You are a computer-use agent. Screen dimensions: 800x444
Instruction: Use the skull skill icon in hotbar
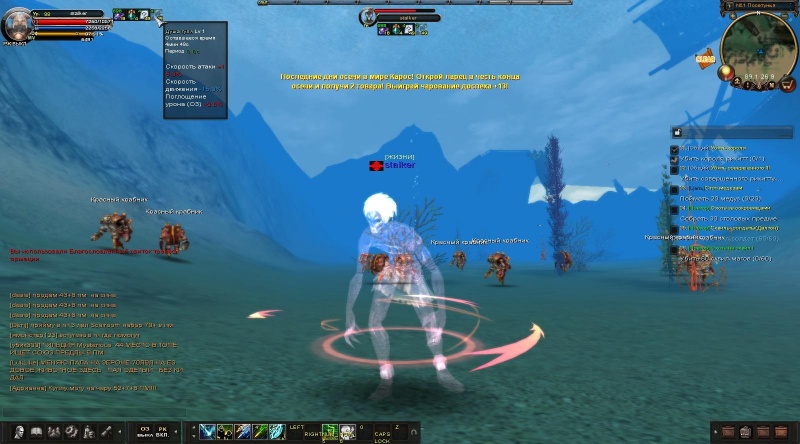(x=347, y=432)
